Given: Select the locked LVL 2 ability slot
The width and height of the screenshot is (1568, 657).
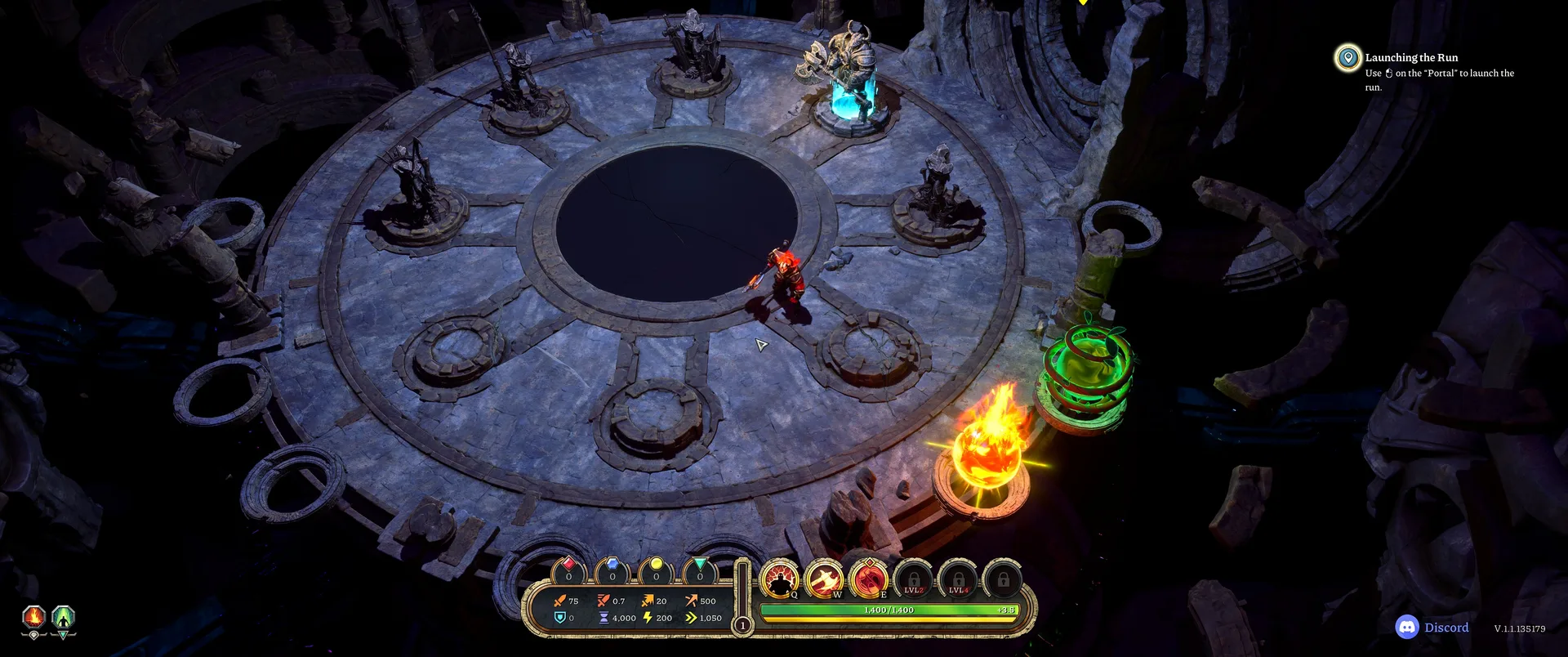Looking at the screenshot, I should tap(914, 580).
